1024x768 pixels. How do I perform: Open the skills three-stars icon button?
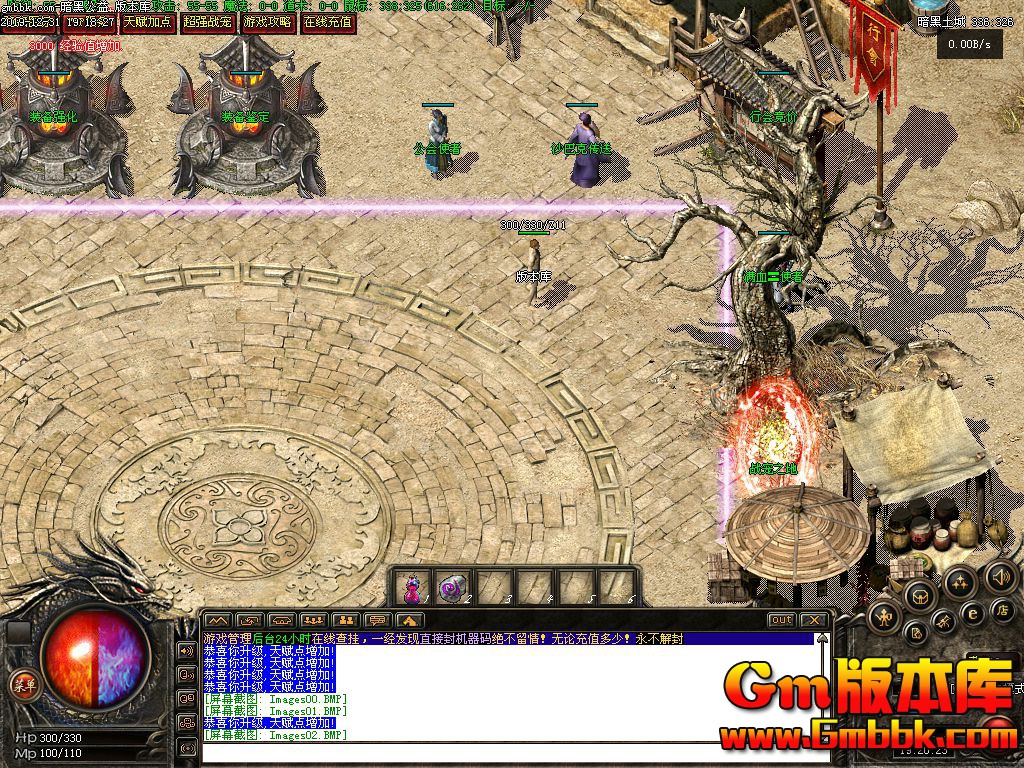(x=959, y=582)
